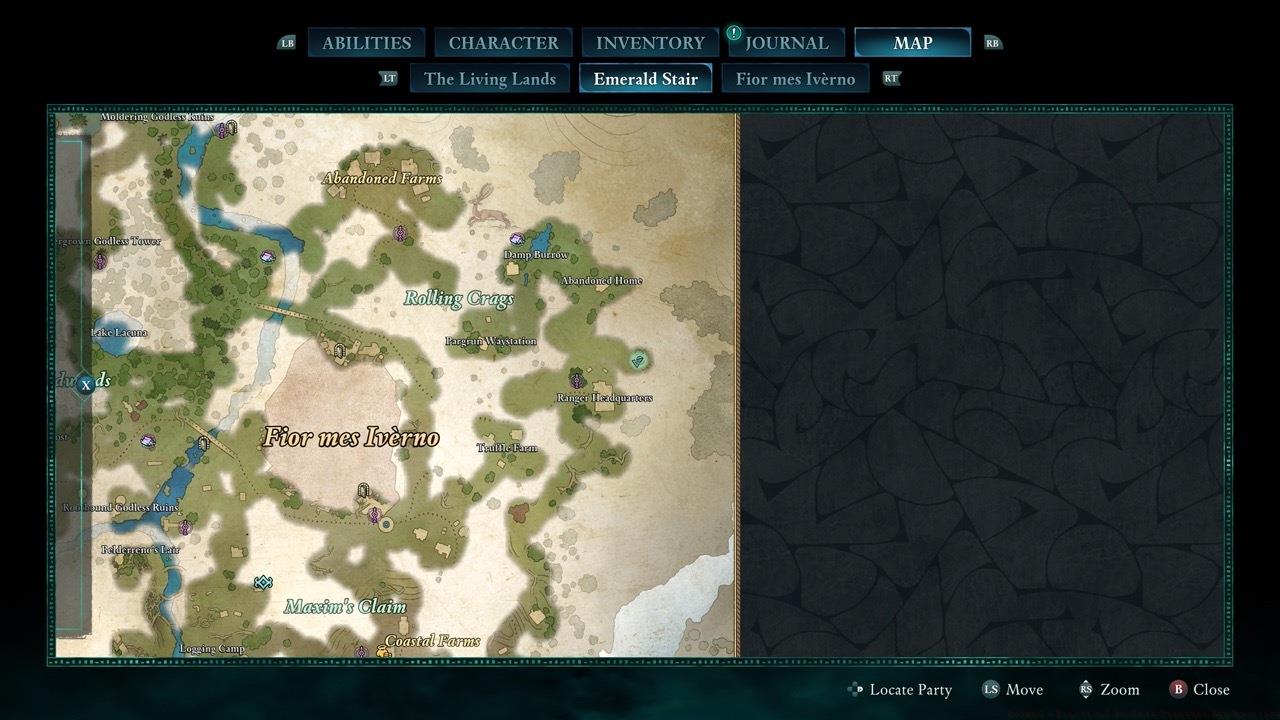Switch to The Living Lands map
This screenshot has width=1280, height=720.
[x=489, y=77]
